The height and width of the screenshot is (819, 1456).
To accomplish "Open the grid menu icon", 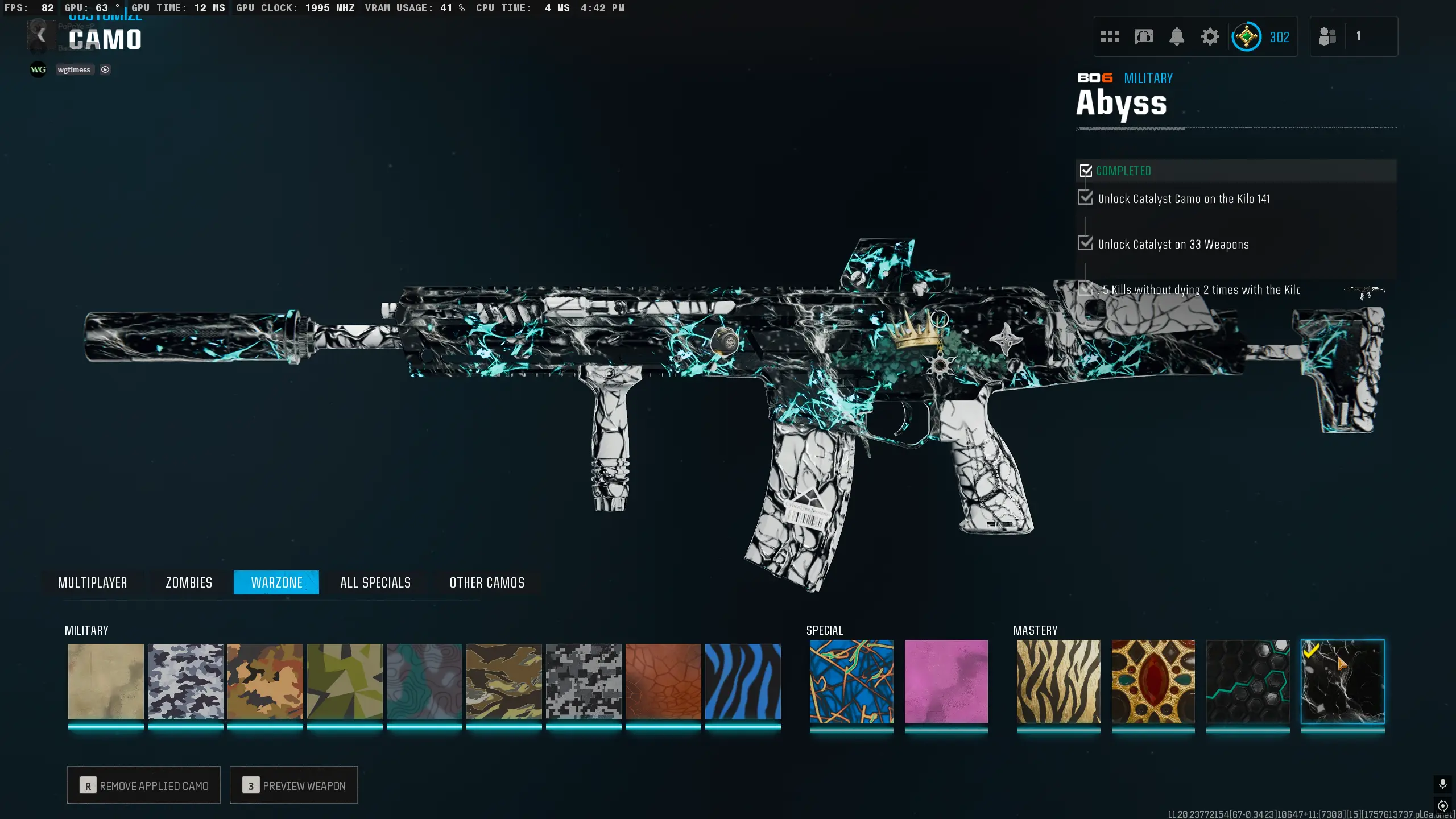I will click(1110, 37).
